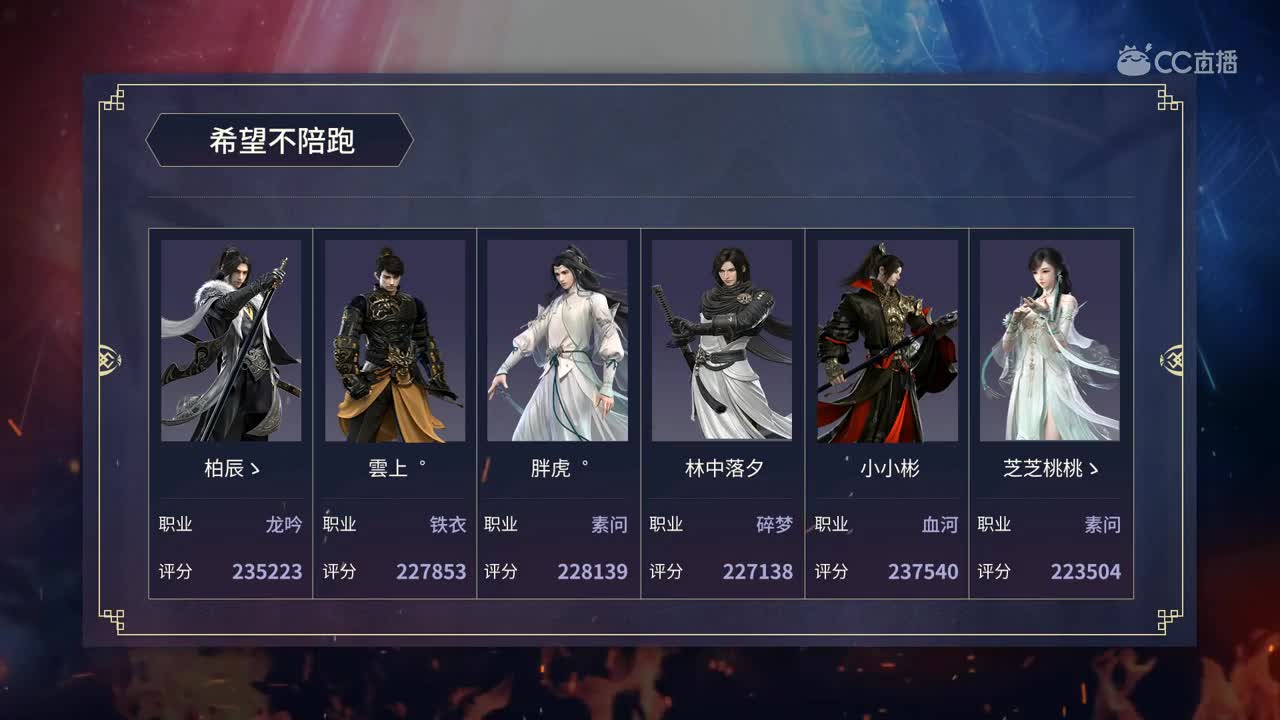Click the 碎梦 class label for 林中落夕

coord(773,524)
